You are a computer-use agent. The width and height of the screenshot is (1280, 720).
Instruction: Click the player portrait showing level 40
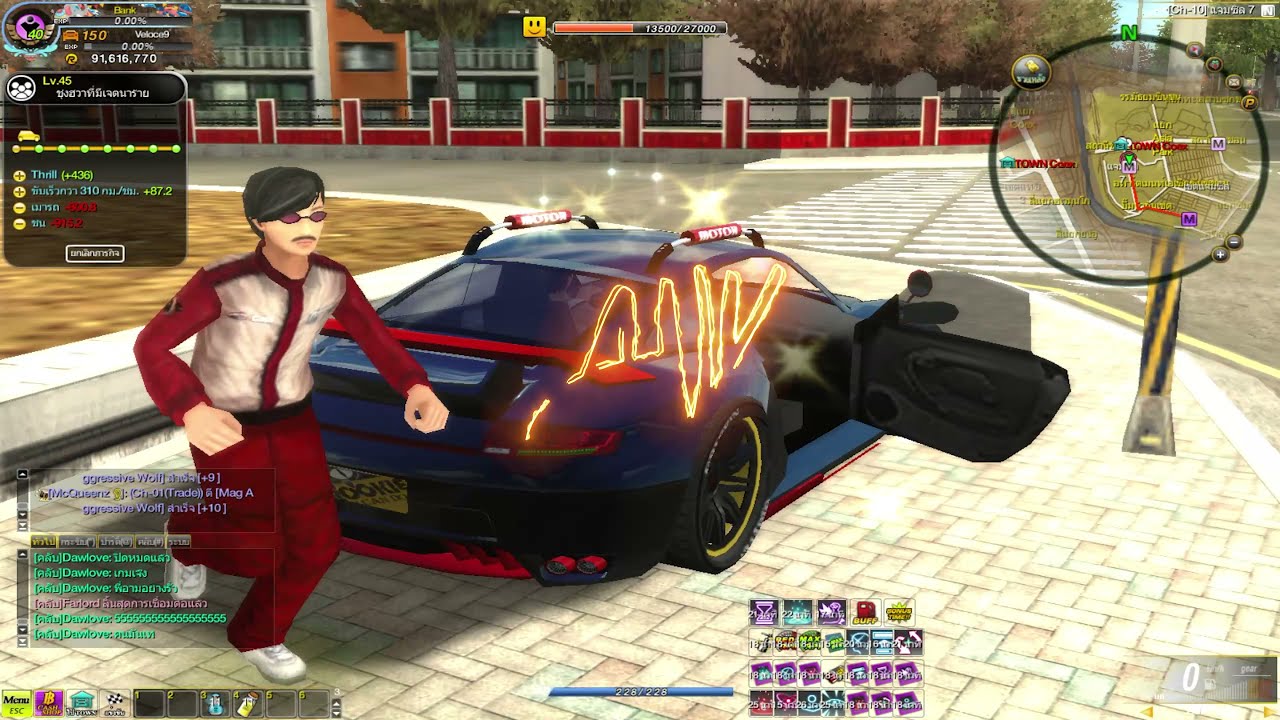30,26
